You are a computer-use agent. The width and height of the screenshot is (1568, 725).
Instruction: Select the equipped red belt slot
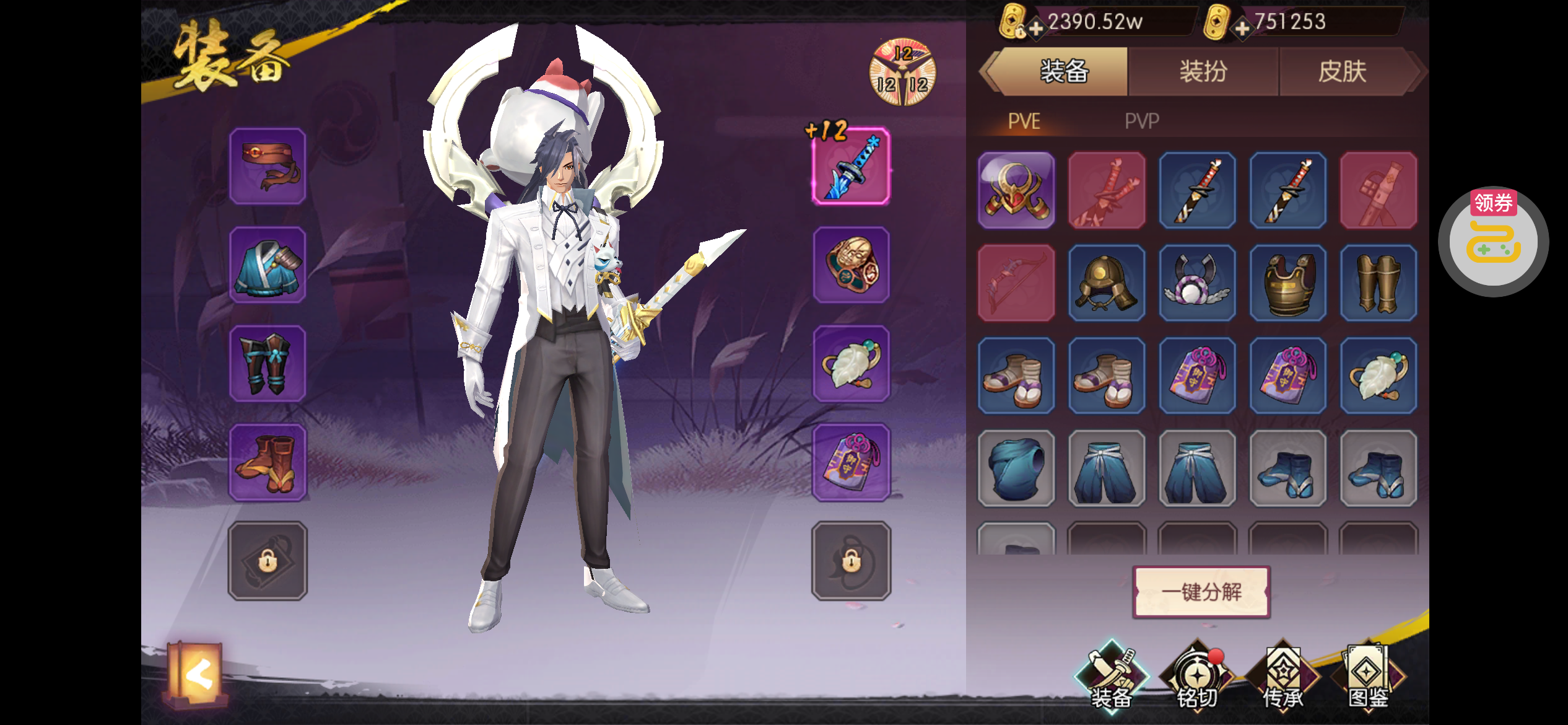tap(268, 167)
